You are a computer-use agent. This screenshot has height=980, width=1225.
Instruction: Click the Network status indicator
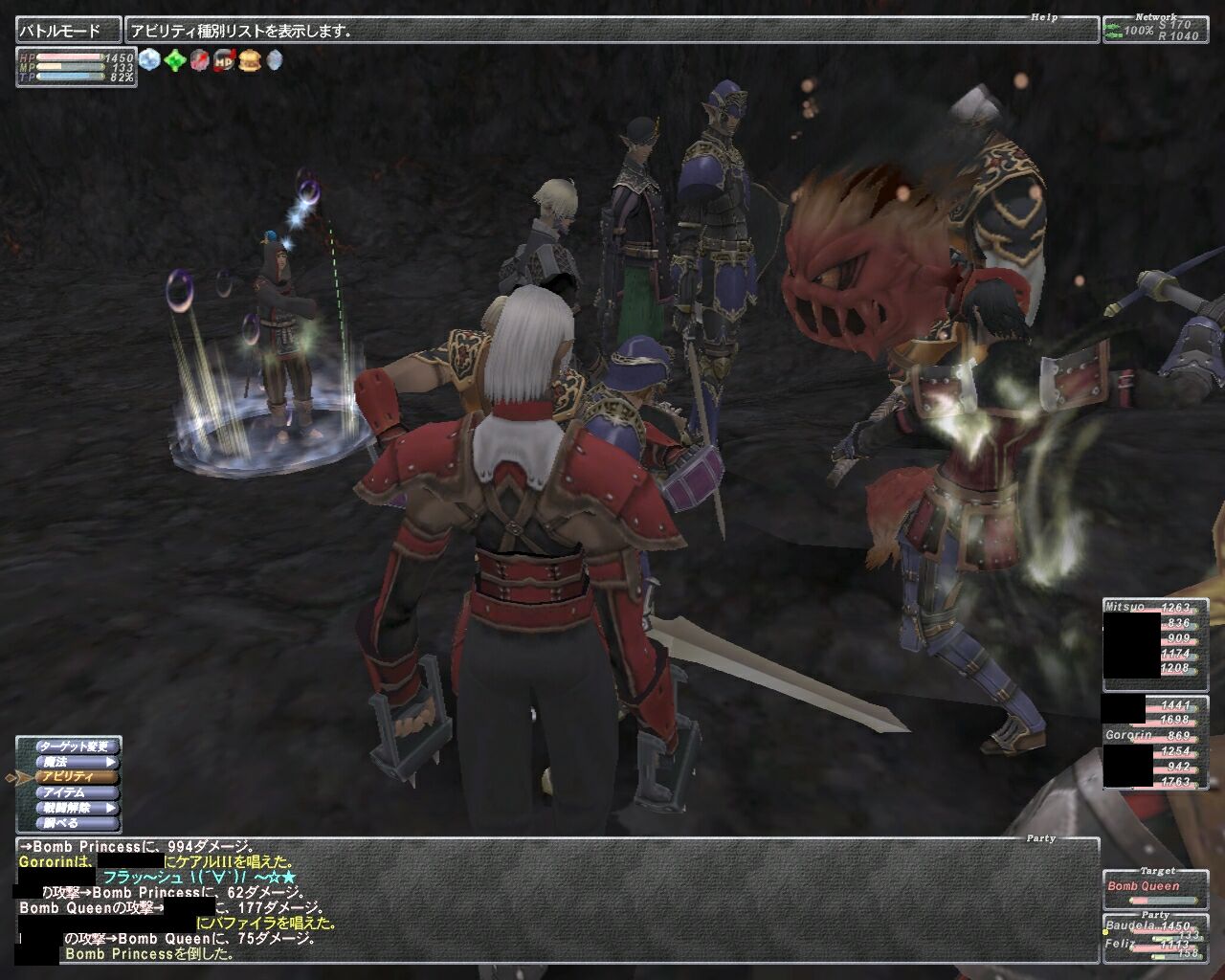pos(1155,30)
